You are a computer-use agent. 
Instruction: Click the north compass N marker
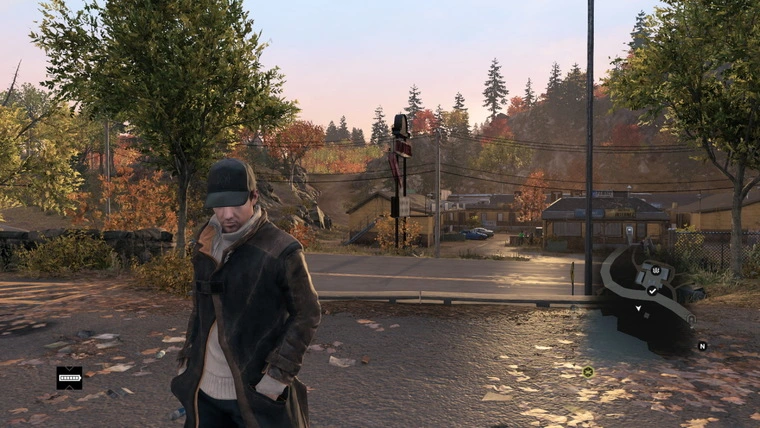(702, 346)
